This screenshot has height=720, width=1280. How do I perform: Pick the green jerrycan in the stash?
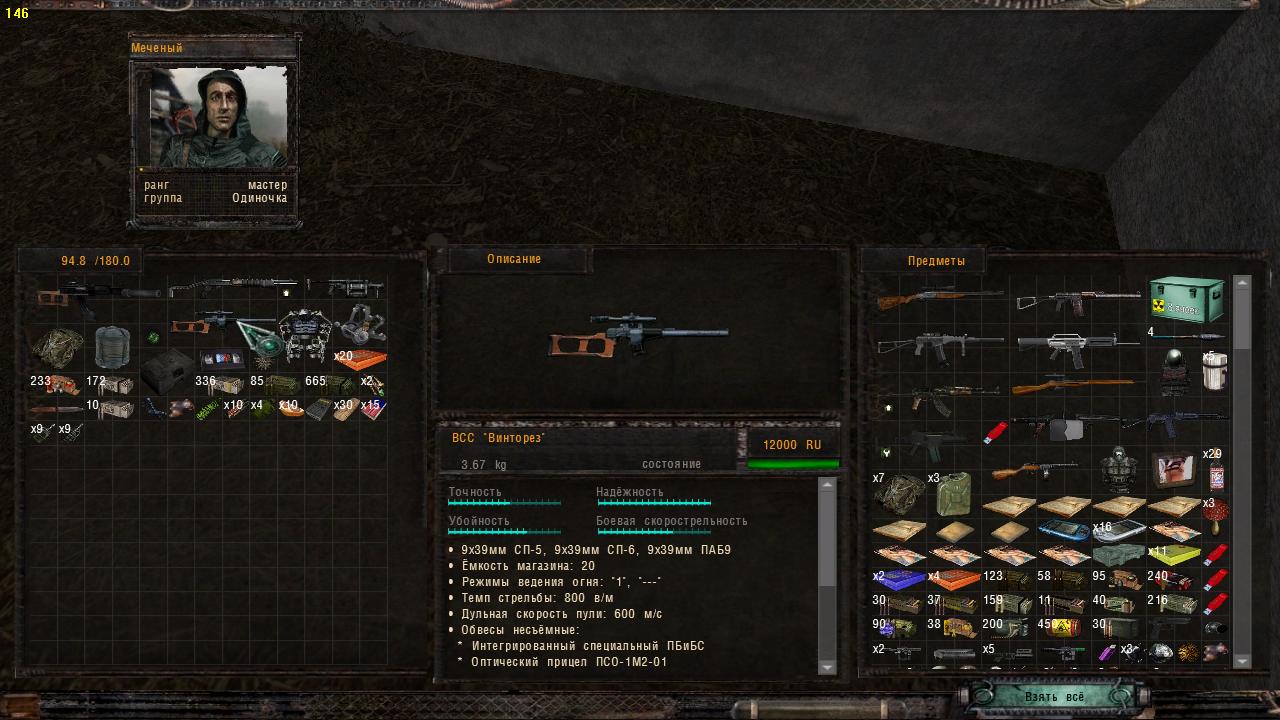click(953, 494)
